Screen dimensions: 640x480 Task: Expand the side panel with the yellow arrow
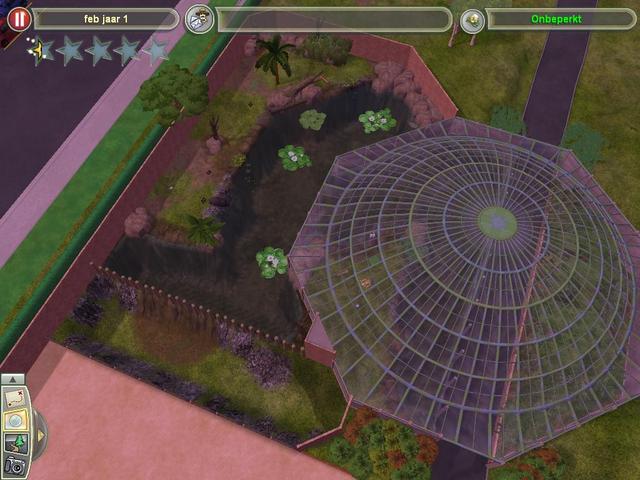coord(40,434)
